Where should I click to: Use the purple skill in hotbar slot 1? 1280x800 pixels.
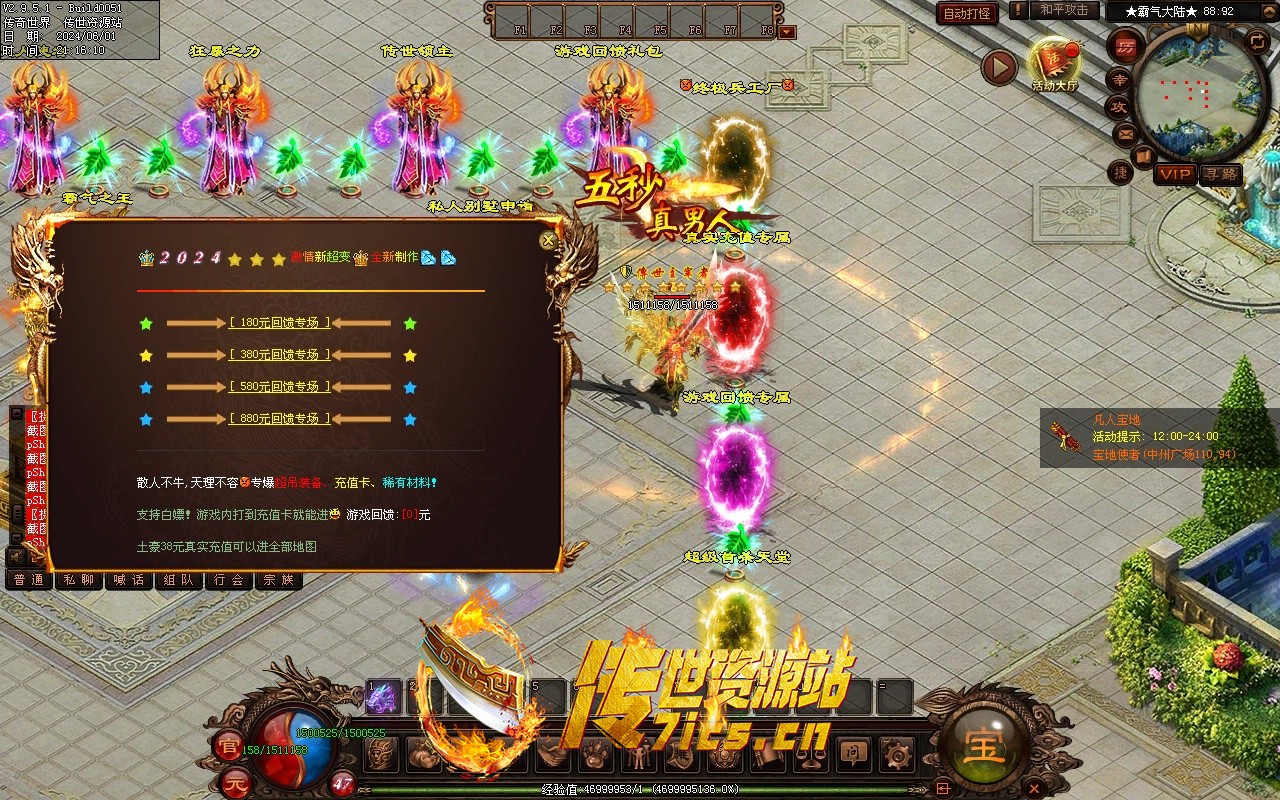(x=383, y=698)
